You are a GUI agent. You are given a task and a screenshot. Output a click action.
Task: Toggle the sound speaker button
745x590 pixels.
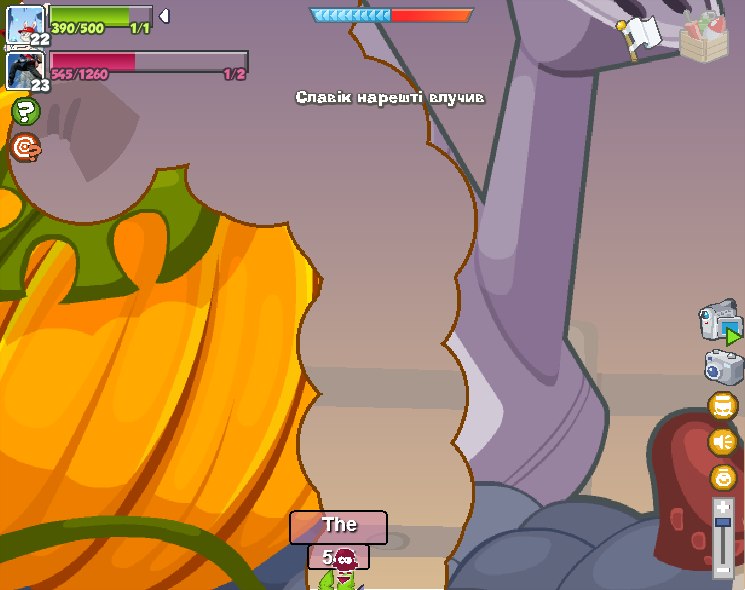click(722, 441)
